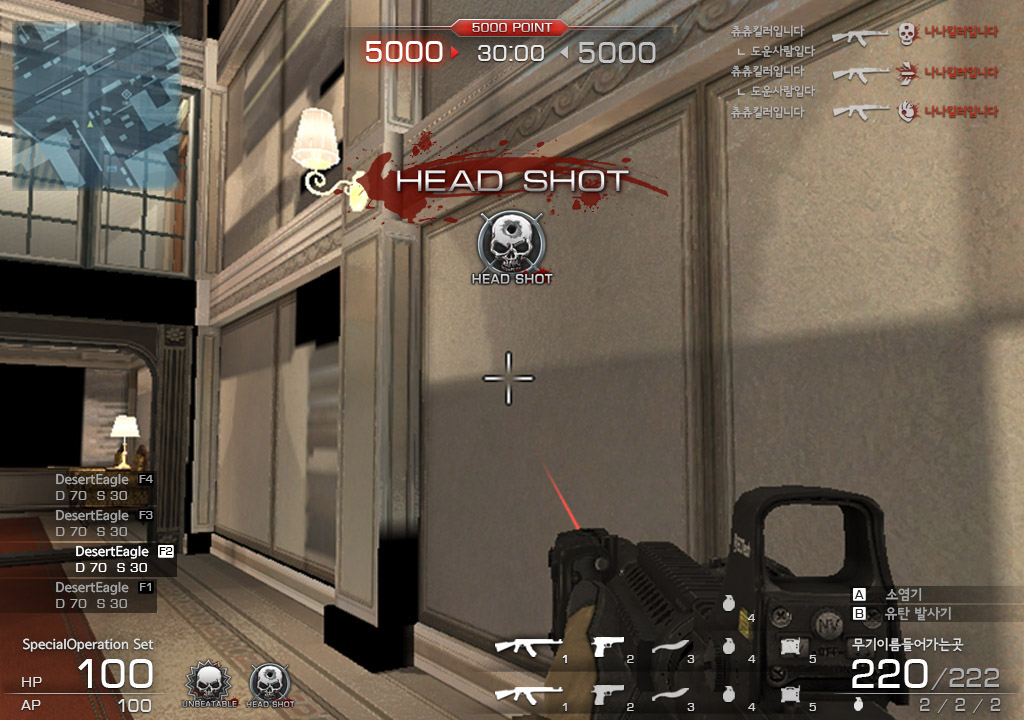
Task: Pick the DesertEagle F4 loadout row
Action: pos(104,487)
